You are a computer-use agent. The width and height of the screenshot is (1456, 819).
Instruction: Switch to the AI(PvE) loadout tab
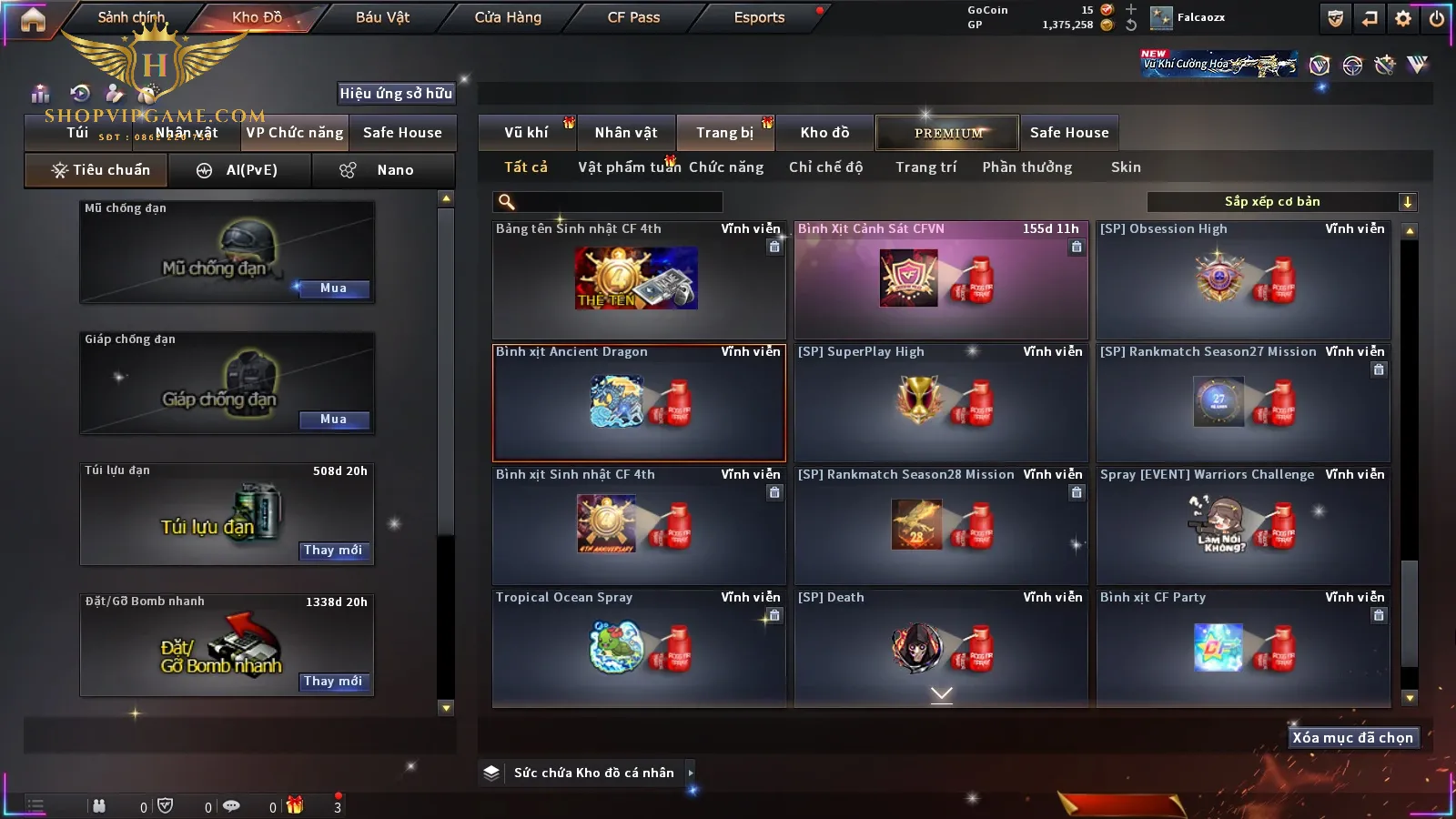(251, 170)
